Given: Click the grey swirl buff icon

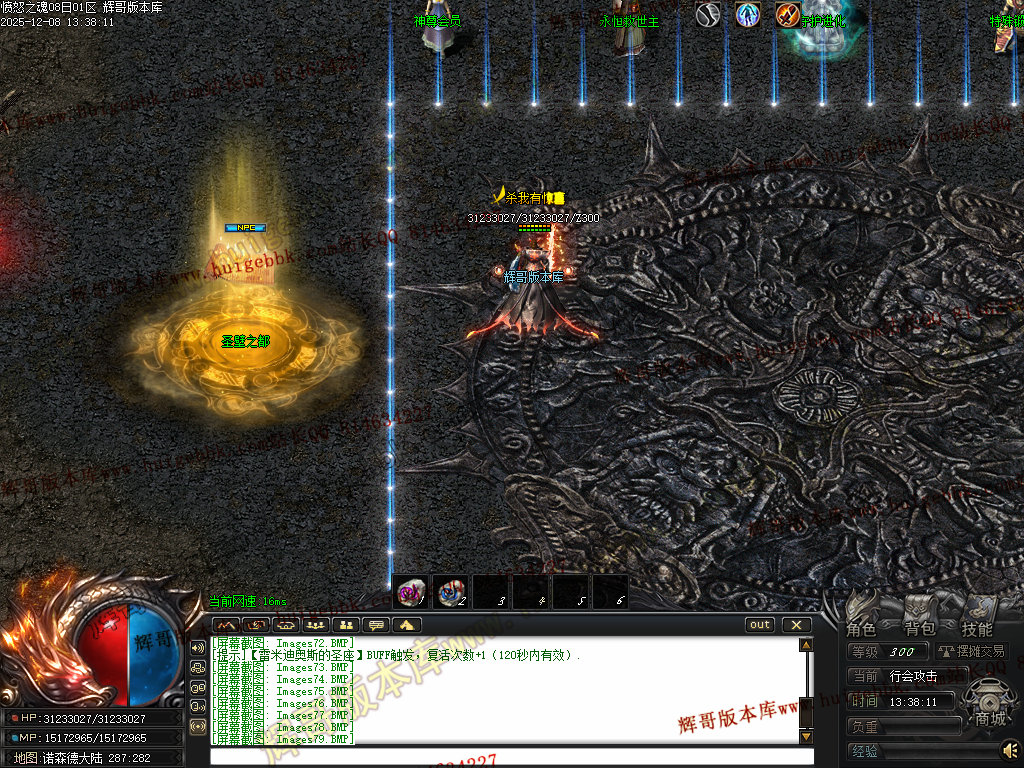Looking at the screenshot, I should (x=708, y=15).
